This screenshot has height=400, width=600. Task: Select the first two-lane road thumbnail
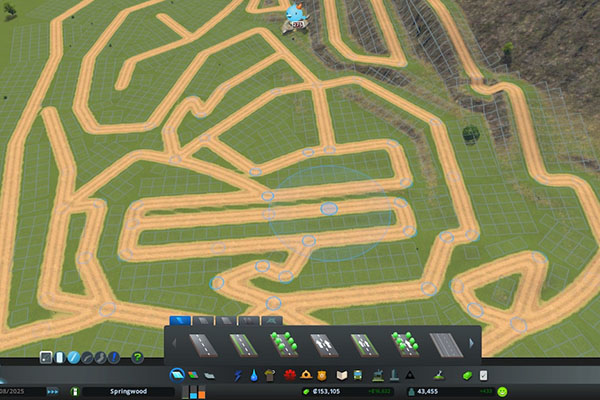(x=203, y=345)
